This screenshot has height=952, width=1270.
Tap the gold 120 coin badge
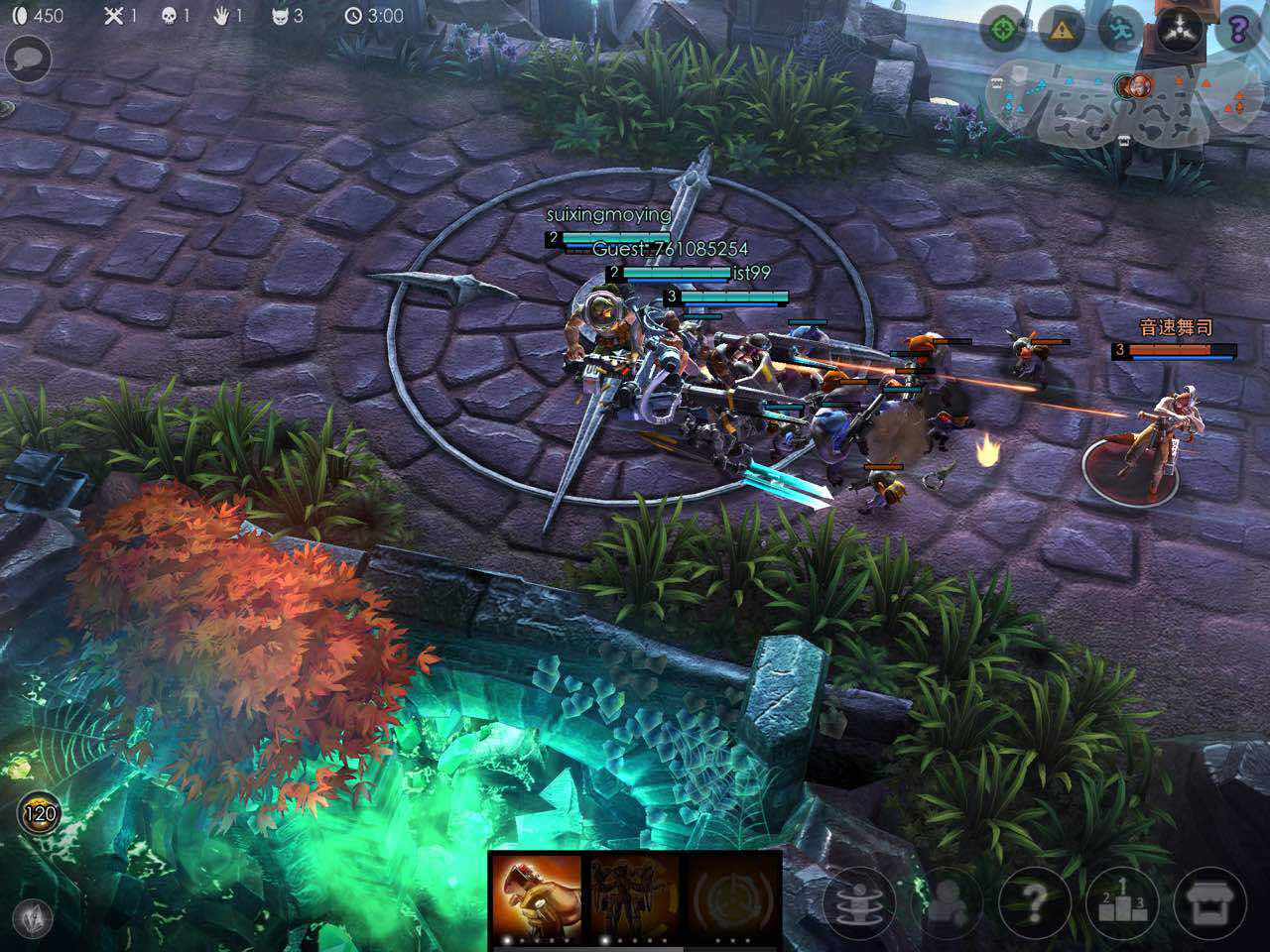40,814
